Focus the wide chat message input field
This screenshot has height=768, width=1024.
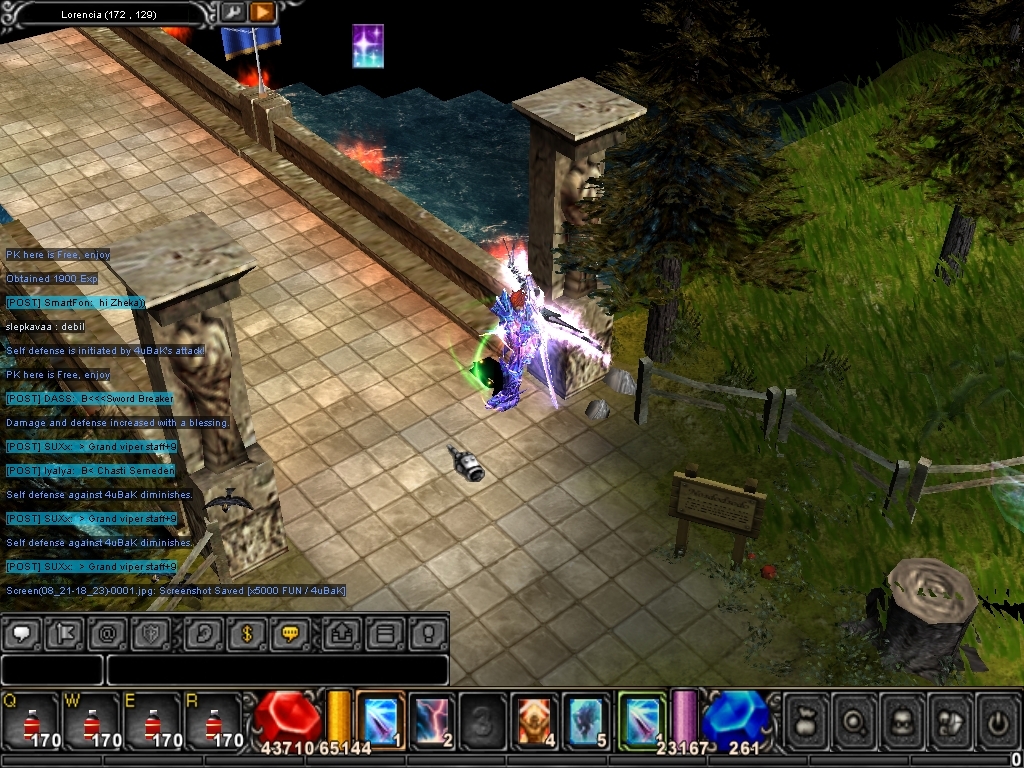click(x=276, y=670)
